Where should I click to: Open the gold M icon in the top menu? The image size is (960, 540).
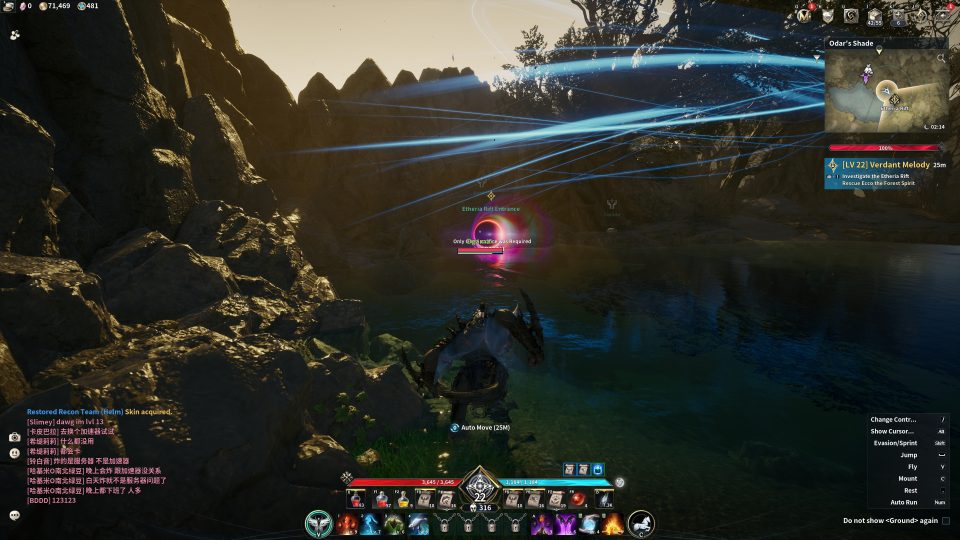pos(804,15)
